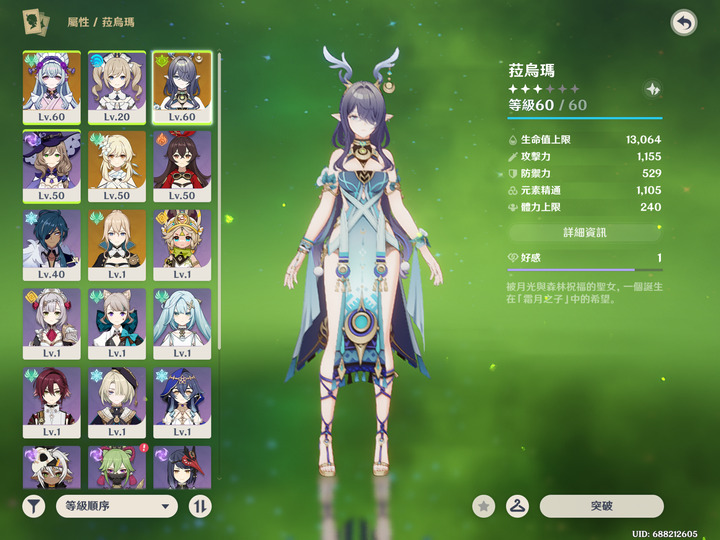
Task: Open the character filter funnel
Action: click(34, 506)
